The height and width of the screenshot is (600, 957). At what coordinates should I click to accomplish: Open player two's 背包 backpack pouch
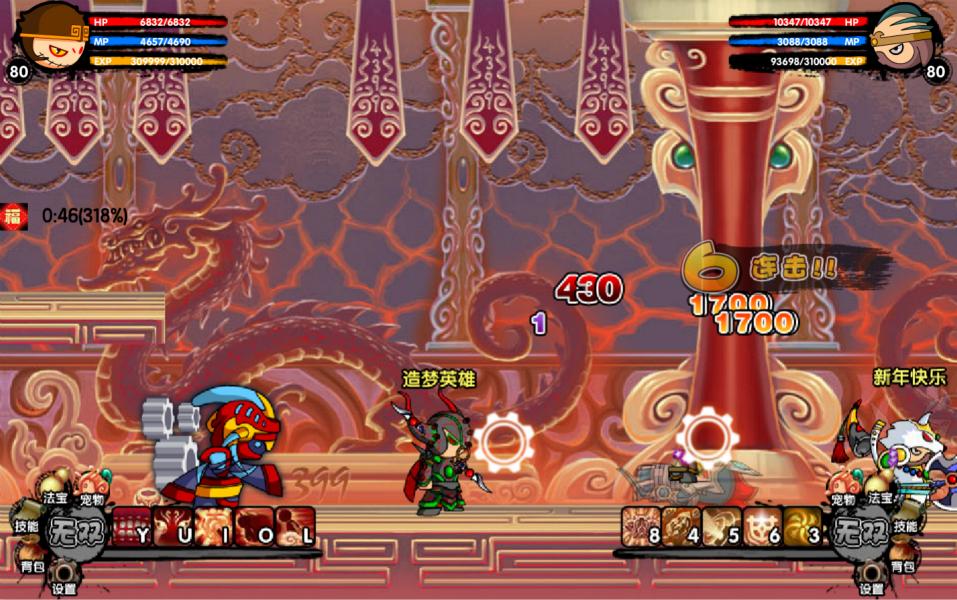[x=903, y=560]
